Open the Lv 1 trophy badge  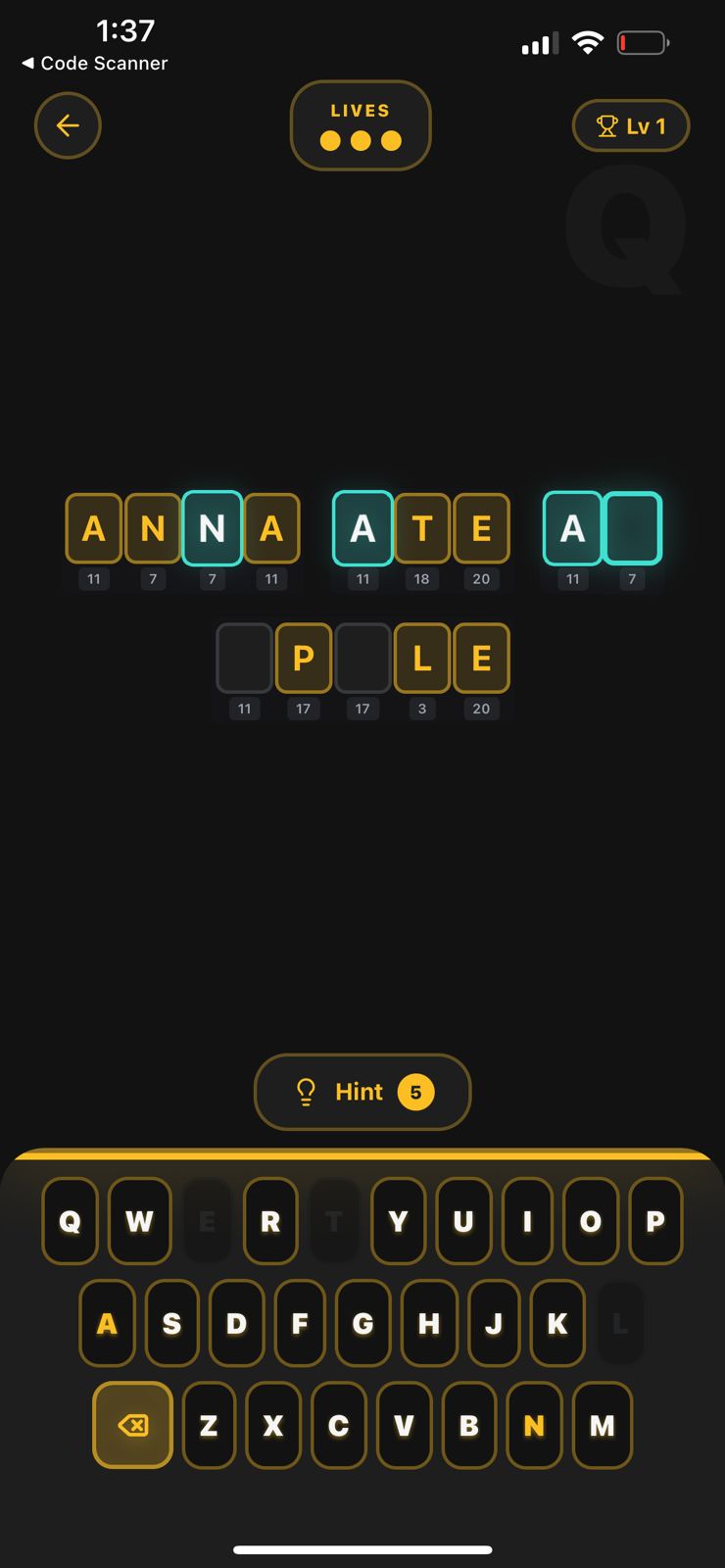[631, 125]
